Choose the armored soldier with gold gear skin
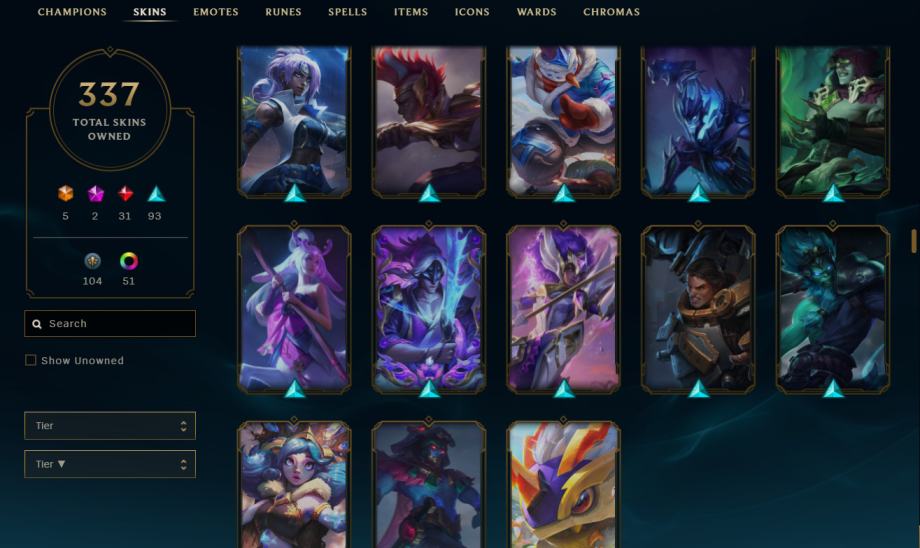The height and width of the screenshot is (548, 920). coord(698,306)
